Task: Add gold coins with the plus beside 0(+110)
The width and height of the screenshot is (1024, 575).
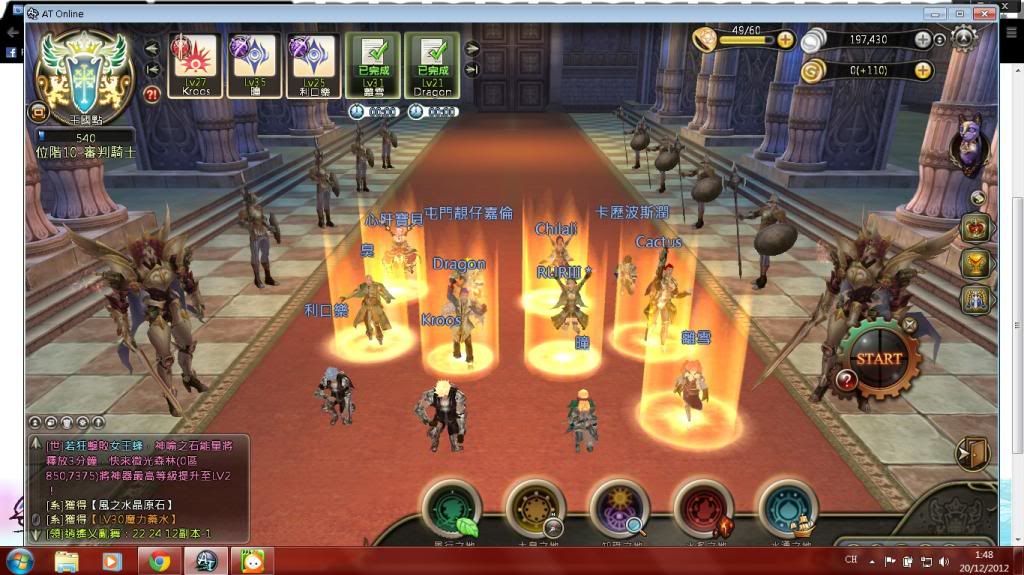Action: pyautogui.click(x=922, y=70)
